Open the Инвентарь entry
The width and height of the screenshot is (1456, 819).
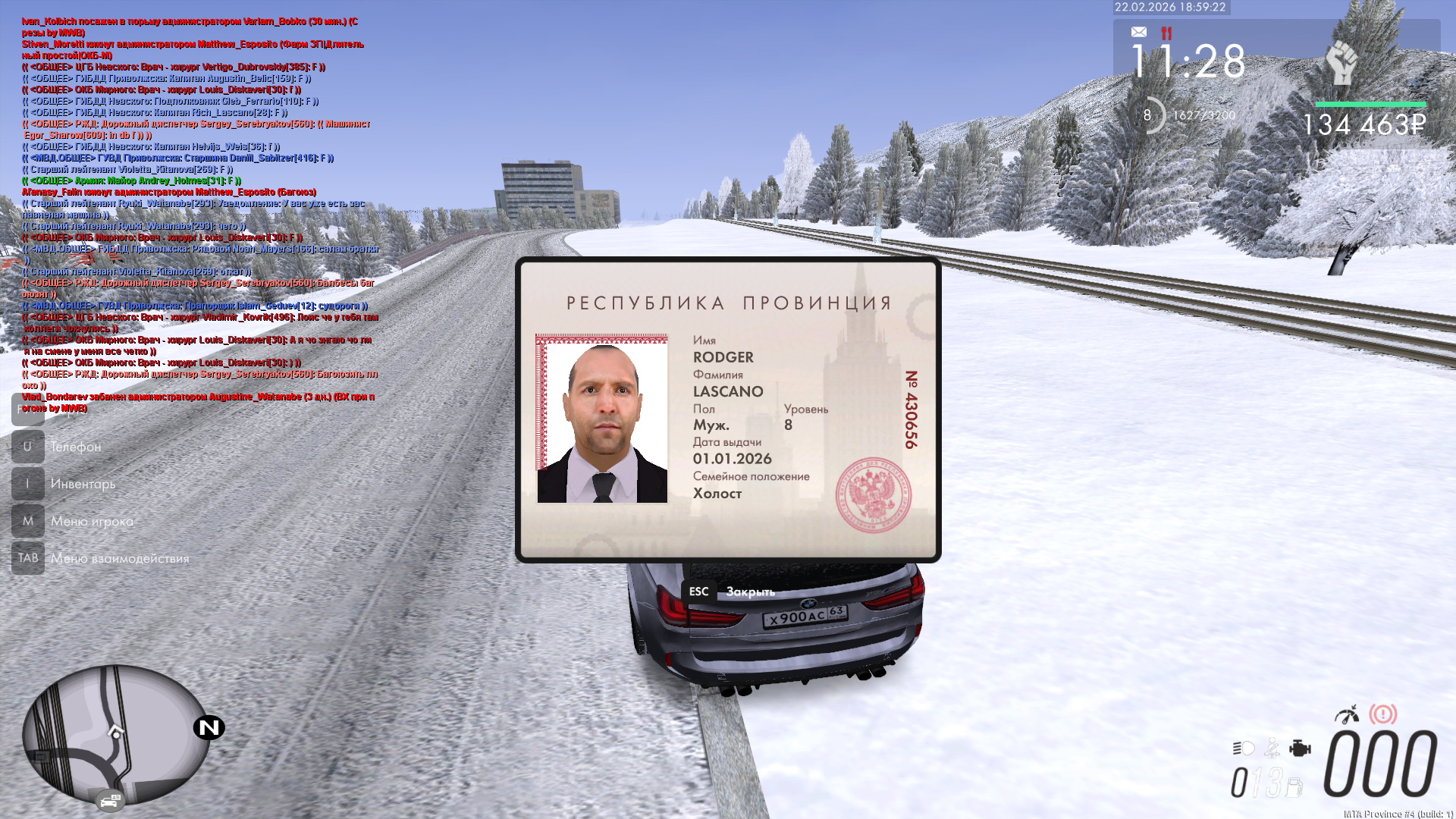(x=83, y=484)
